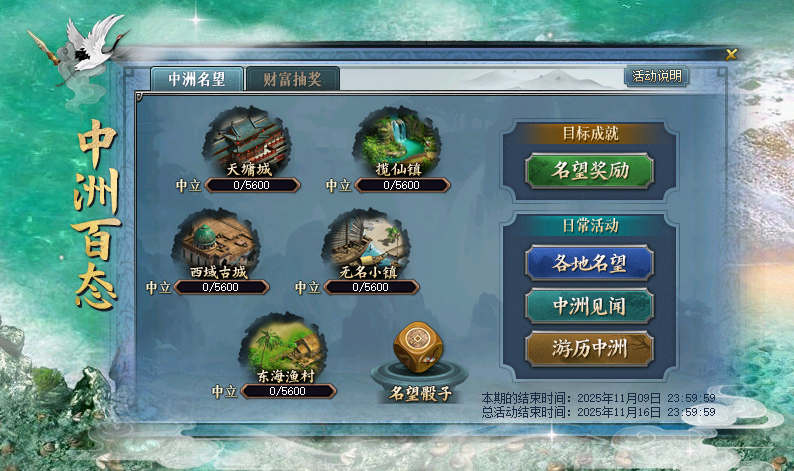Select the 天墉城 location icon
The image size is (794, 471).
(247, 142)
